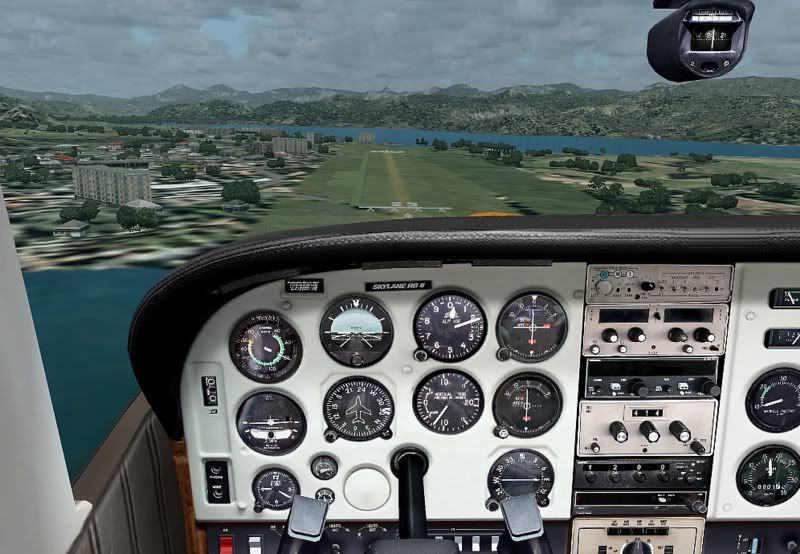Adjust the attitude indicator's center knob
The image size is (800, 554).
pos(356,359)
